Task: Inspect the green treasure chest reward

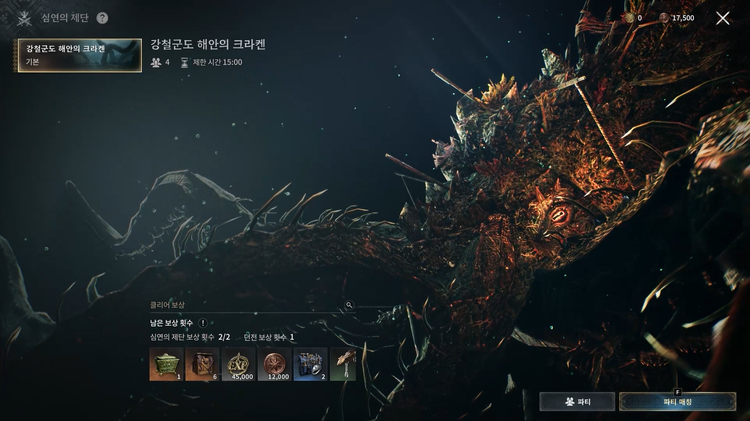Action: click(x=164, y=365)
